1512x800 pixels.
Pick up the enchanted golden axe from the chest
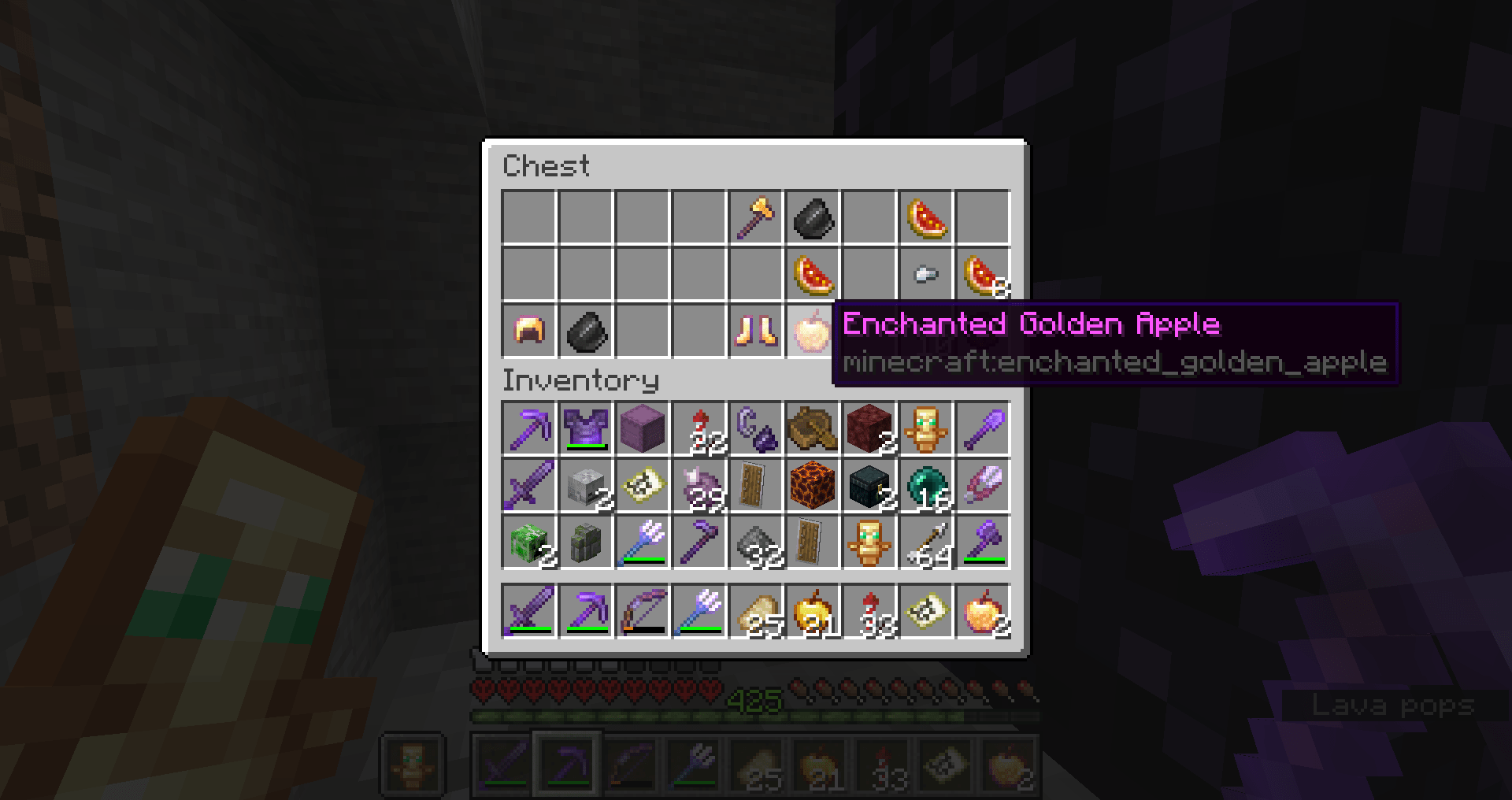pos(756,218)
